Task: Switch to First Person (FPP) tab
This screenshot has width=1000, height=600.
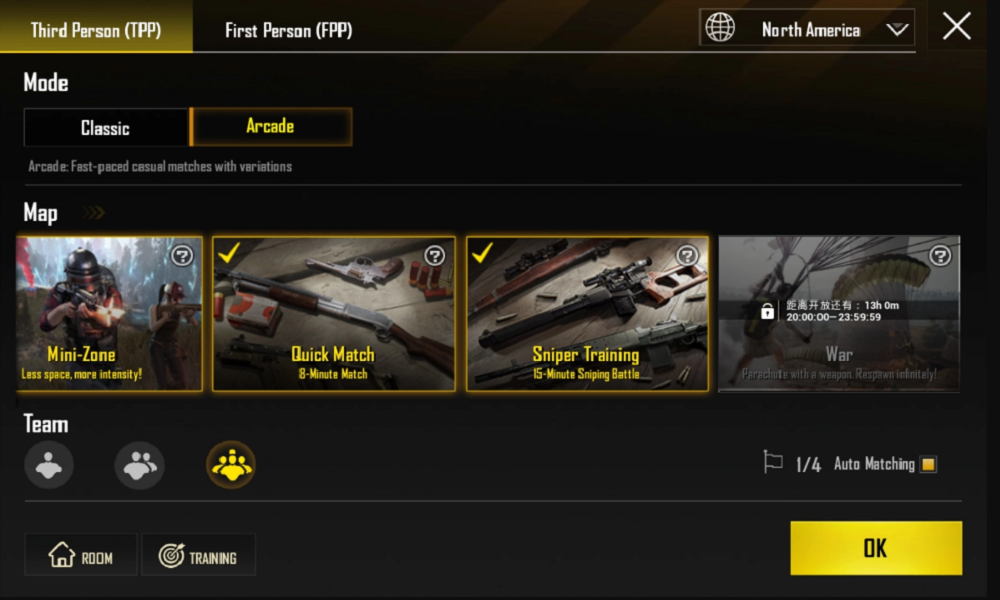Action: pyautogui.click(x=288, y=30)
